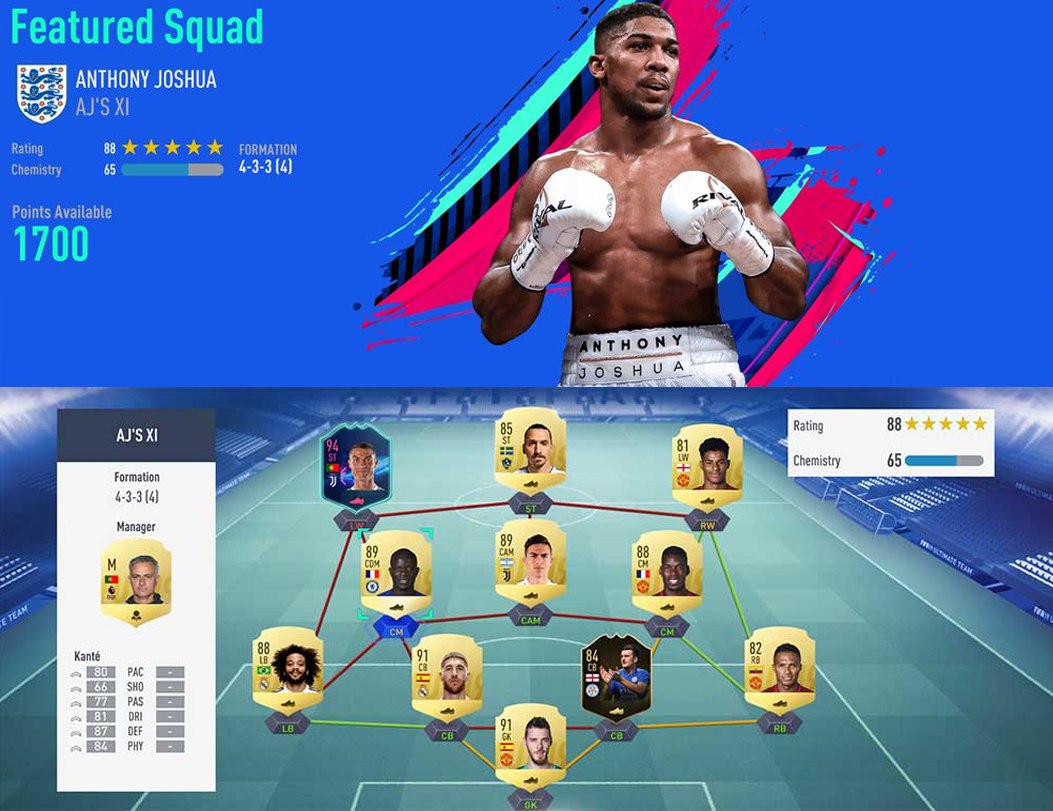Select the 81-rated card at right wing

coord(707,463)
